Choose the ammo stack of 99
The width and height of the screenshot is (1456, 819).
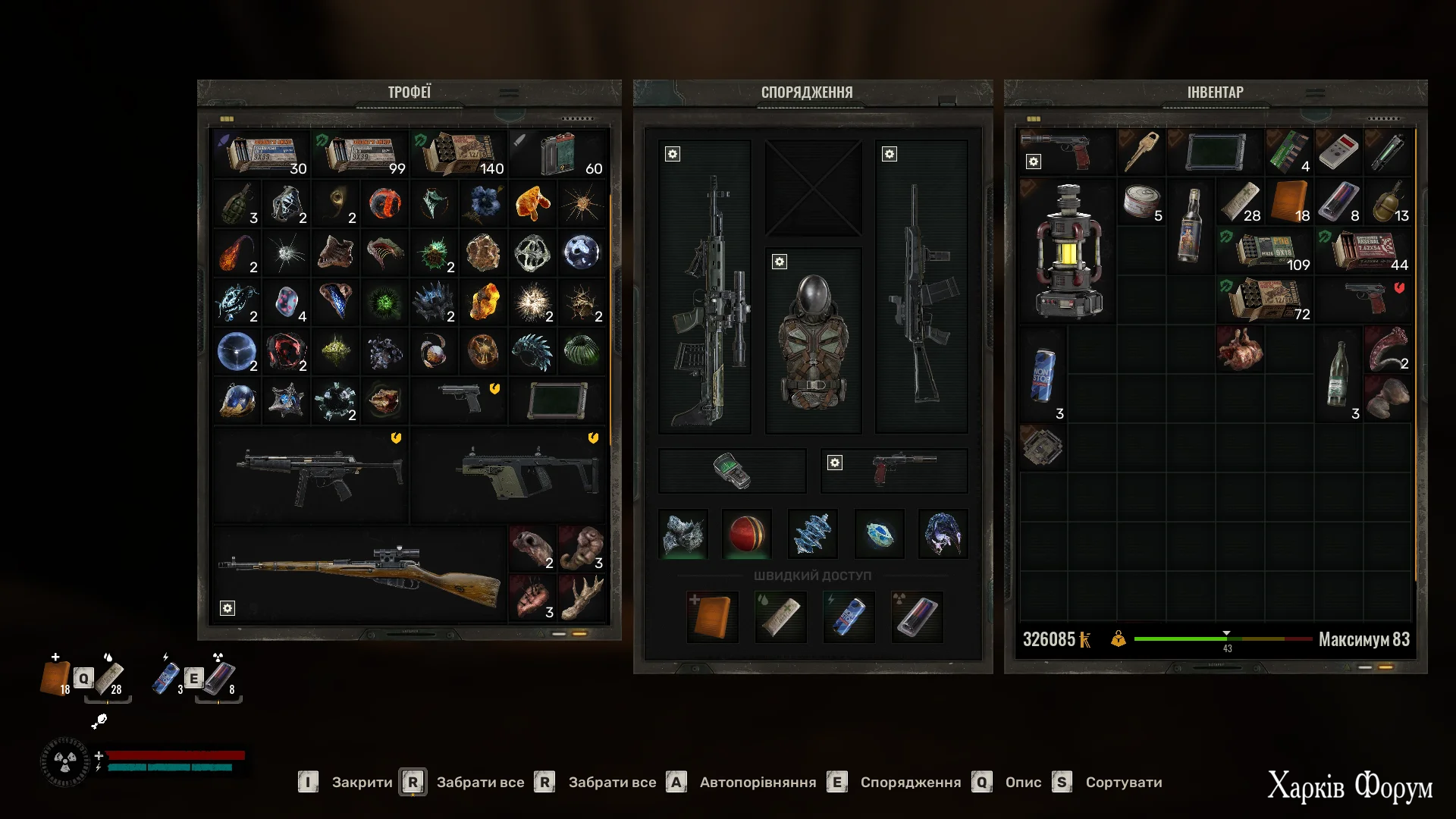[x=360, y=153]
